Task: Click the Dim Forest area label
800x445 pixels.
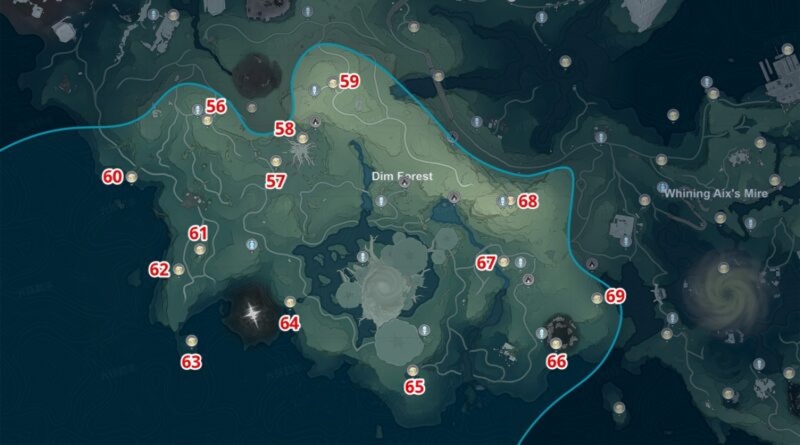Action: 402,176
